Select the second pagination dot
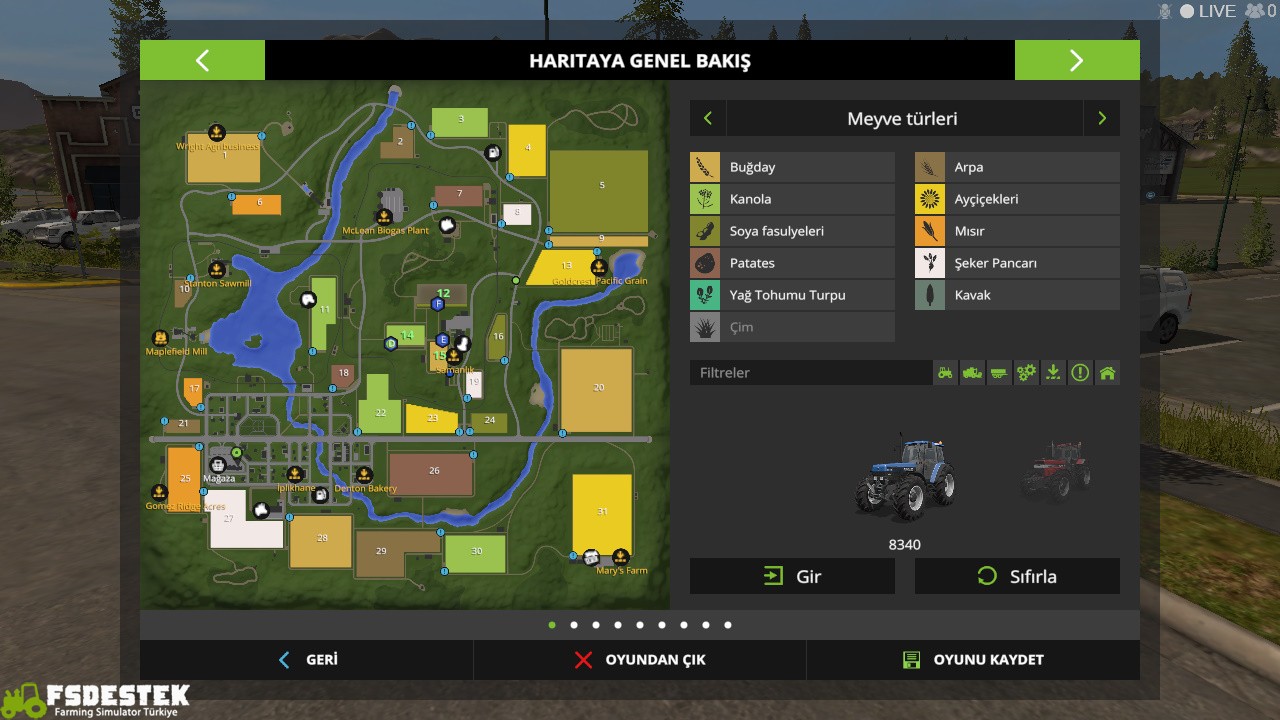 pyautogui.click(x=573, y=624)
